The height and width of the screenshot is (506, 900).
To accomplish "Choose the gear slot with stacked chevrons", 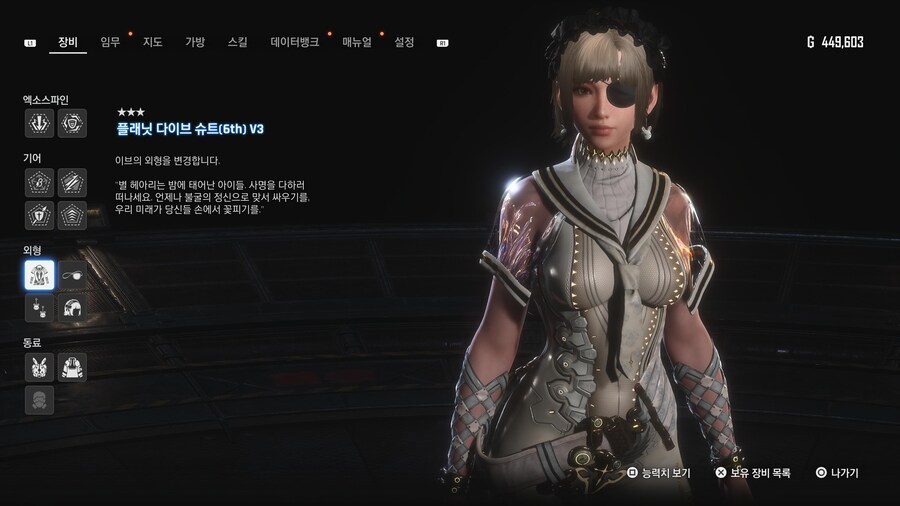I will 72,215.
